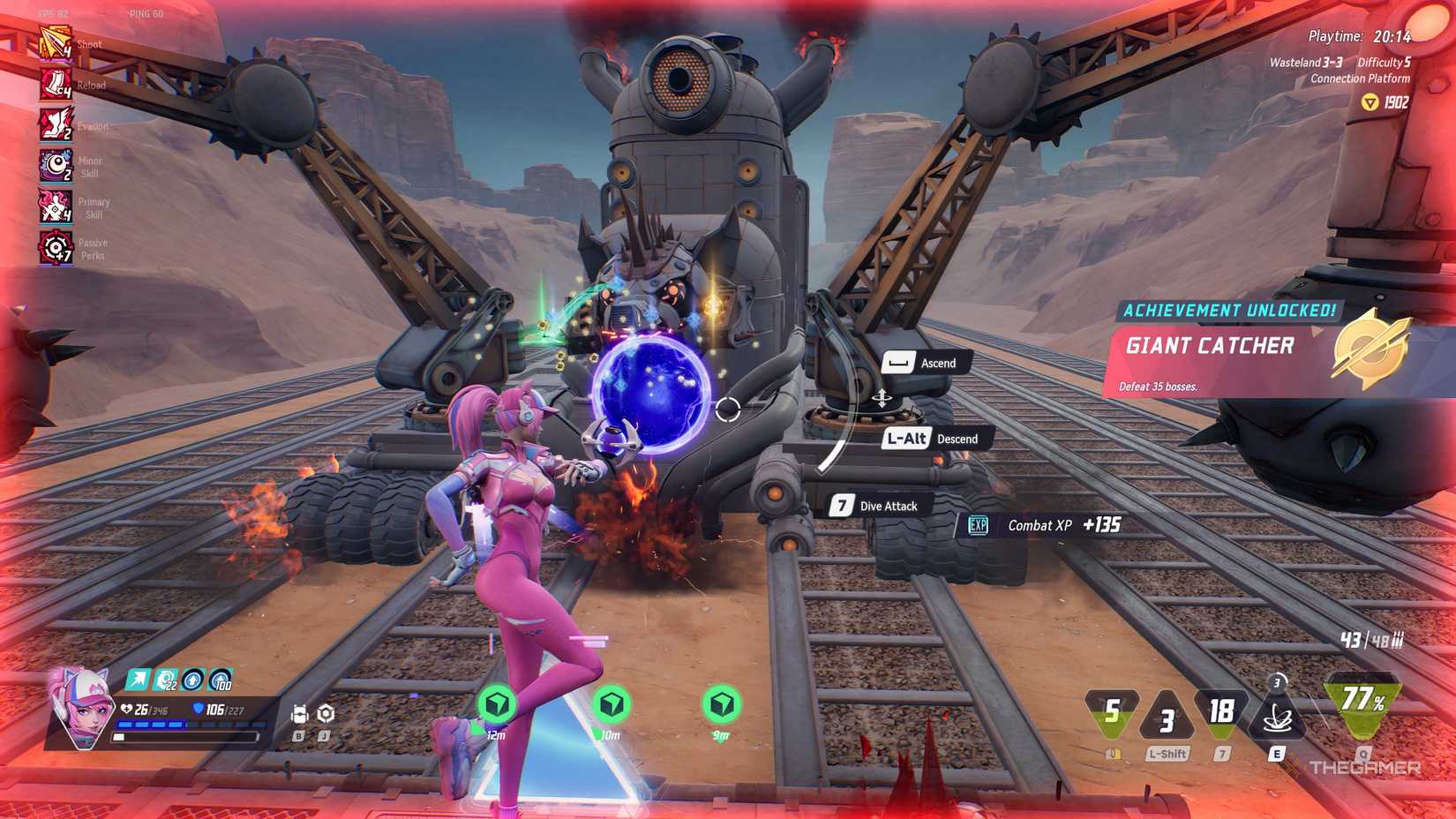This screenshot has height=819, width=1456.
Task: Check the buff icon showing 22 stacks
Action: coord(165,679)
